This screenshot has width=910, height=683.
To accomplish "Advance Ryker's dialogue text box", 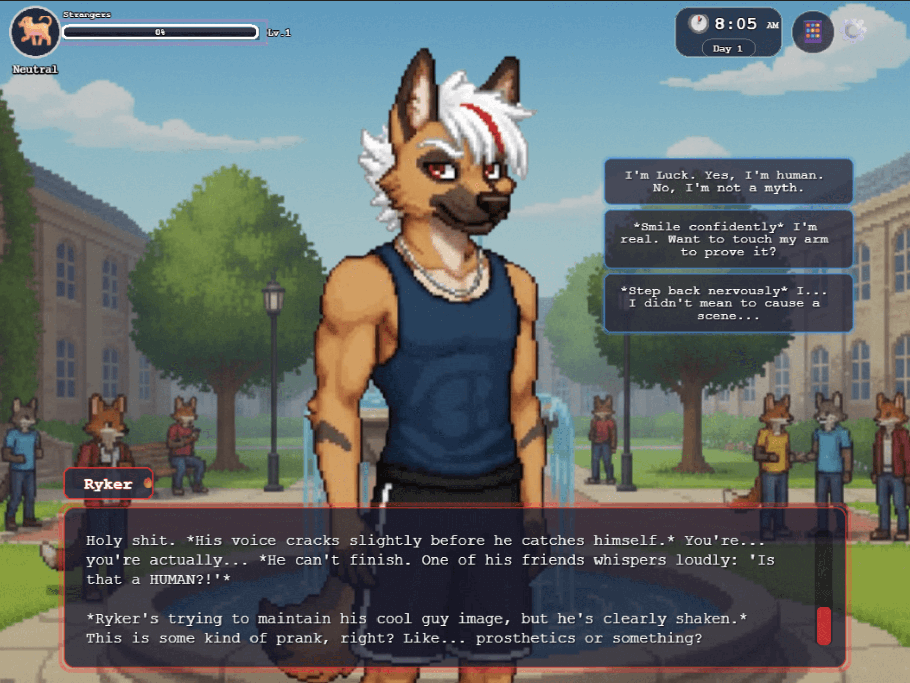I will pyautogui.click(x=450, y=588).
